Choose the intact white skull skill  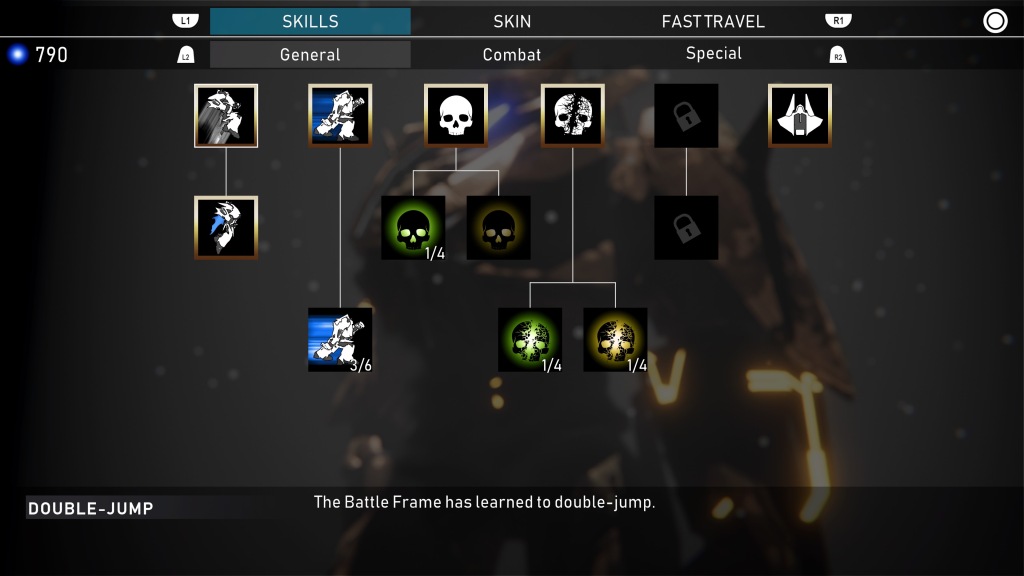tap(456, 116)
